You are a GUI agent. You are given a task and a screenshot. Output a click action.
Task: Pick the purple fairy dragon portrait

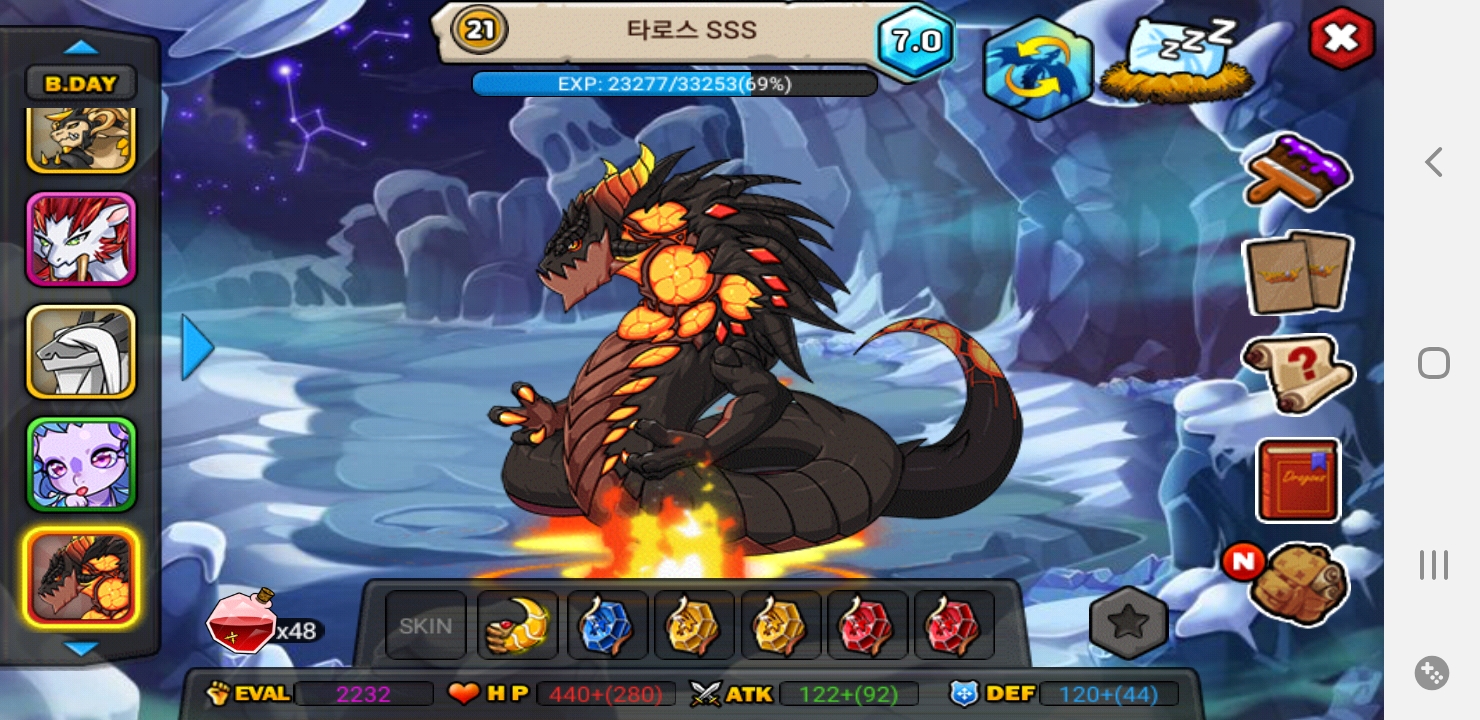[x=81, y=465]
